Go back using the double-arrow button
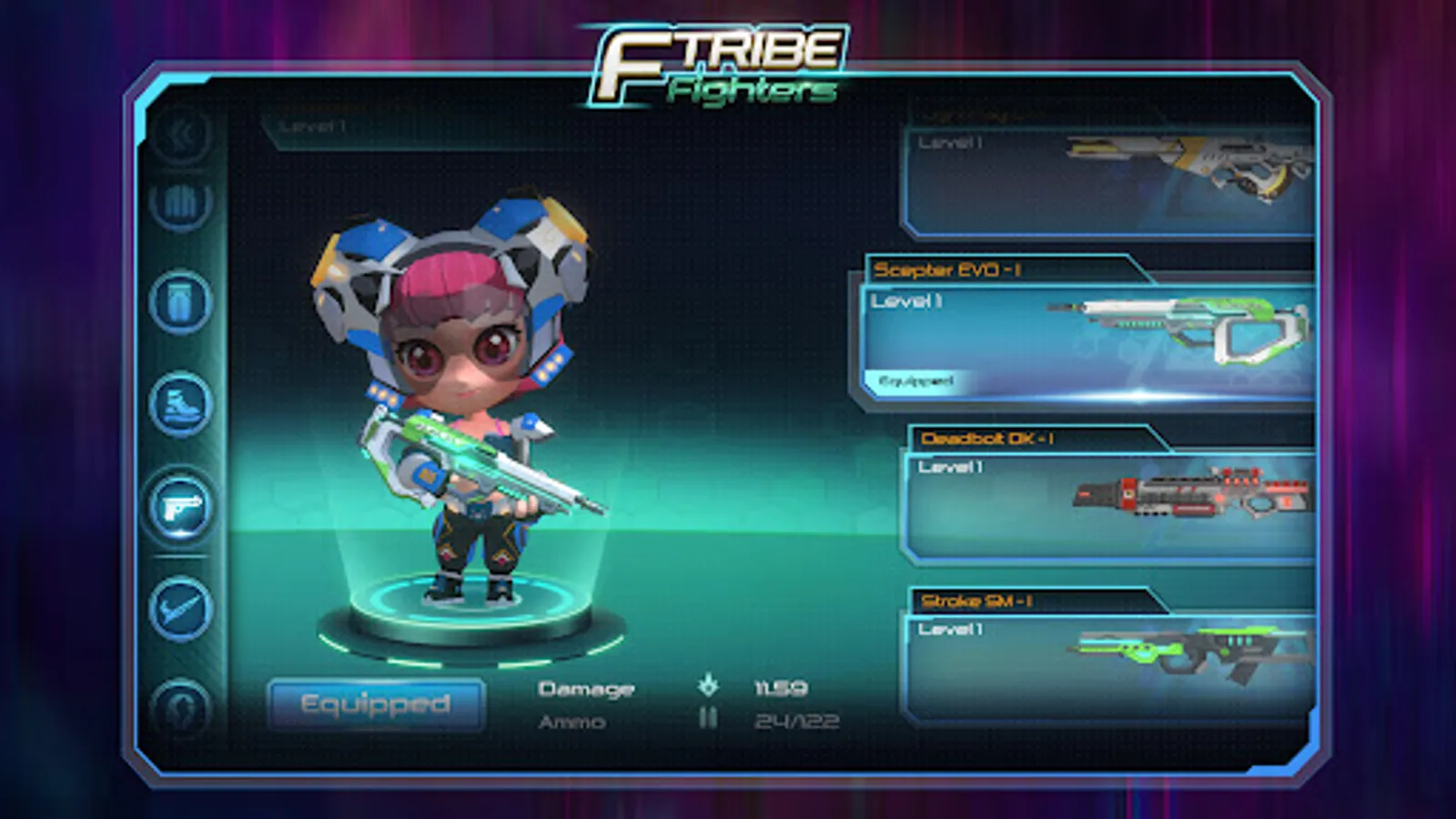Viewport: 1456px width, 819px height. tap(182, 135)
